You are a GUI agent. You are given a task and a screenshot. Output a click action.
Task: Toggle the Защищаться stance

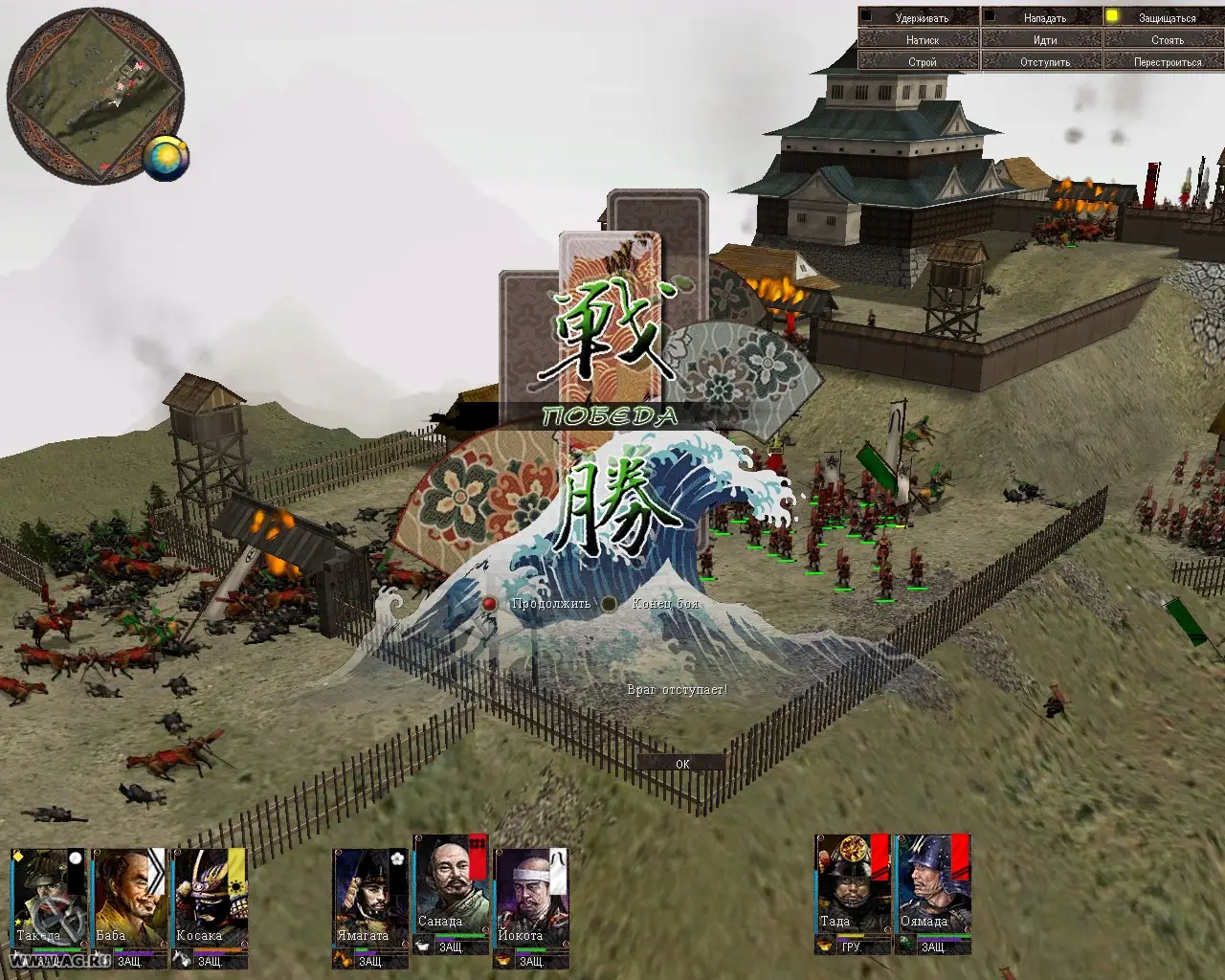click(1164, 17)
